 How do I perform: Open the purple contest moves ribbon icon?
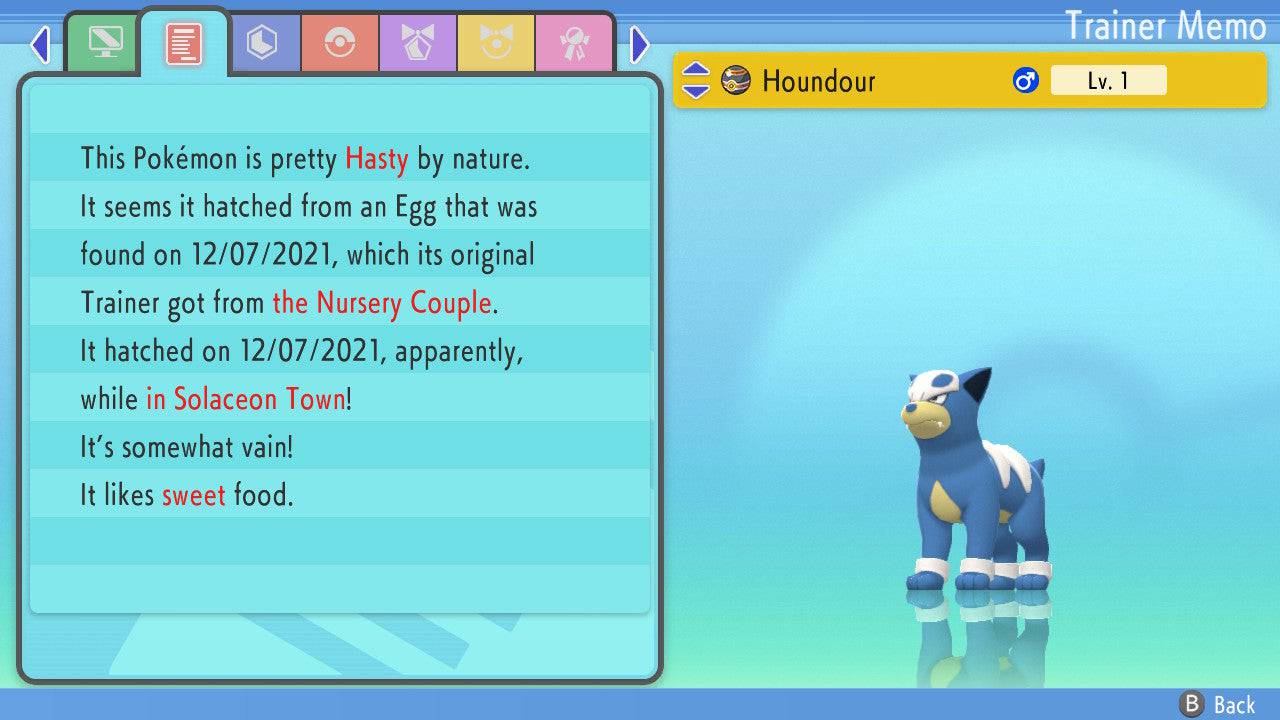click(x=418, y=42)
